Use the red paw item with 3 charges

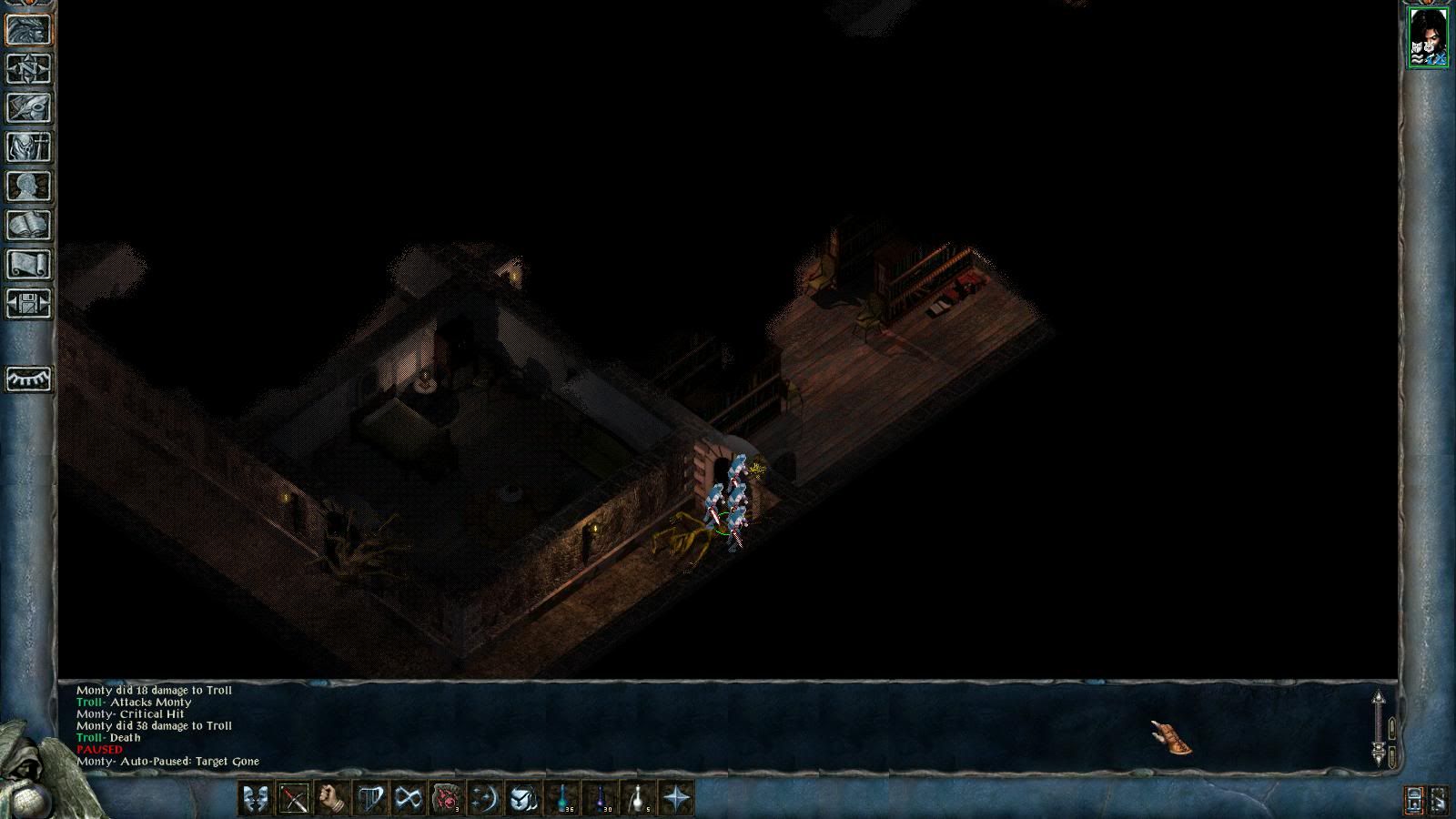(x=447, y=798)
